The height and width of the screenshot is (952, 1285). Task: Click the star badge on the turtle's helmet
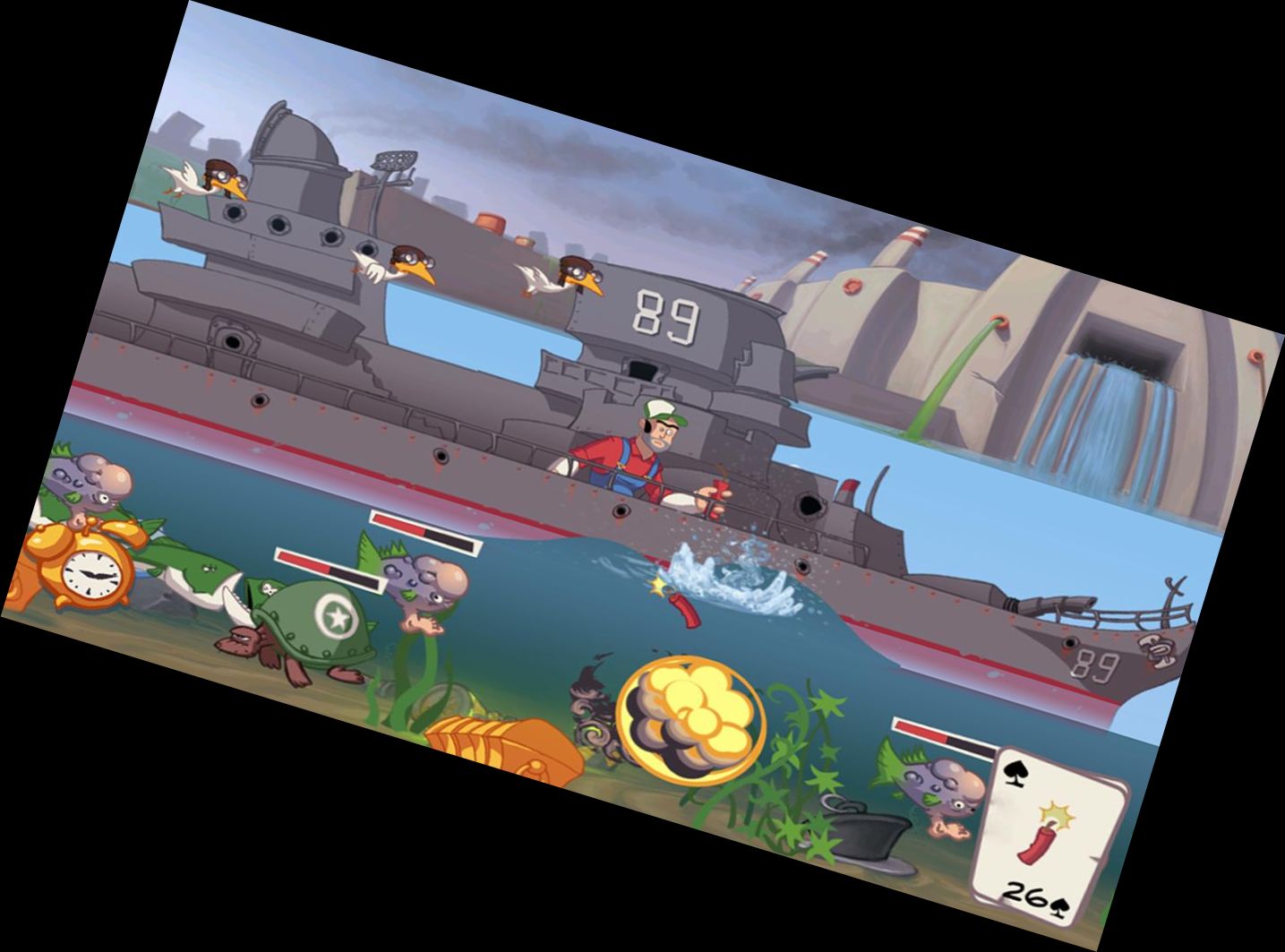[338, 615]
